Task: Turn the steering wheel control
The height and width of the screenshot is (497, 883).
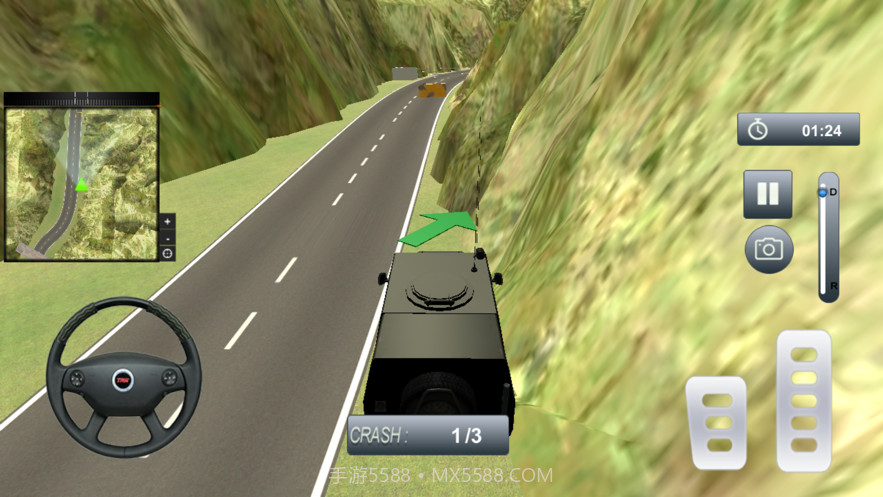Action: 123,378
